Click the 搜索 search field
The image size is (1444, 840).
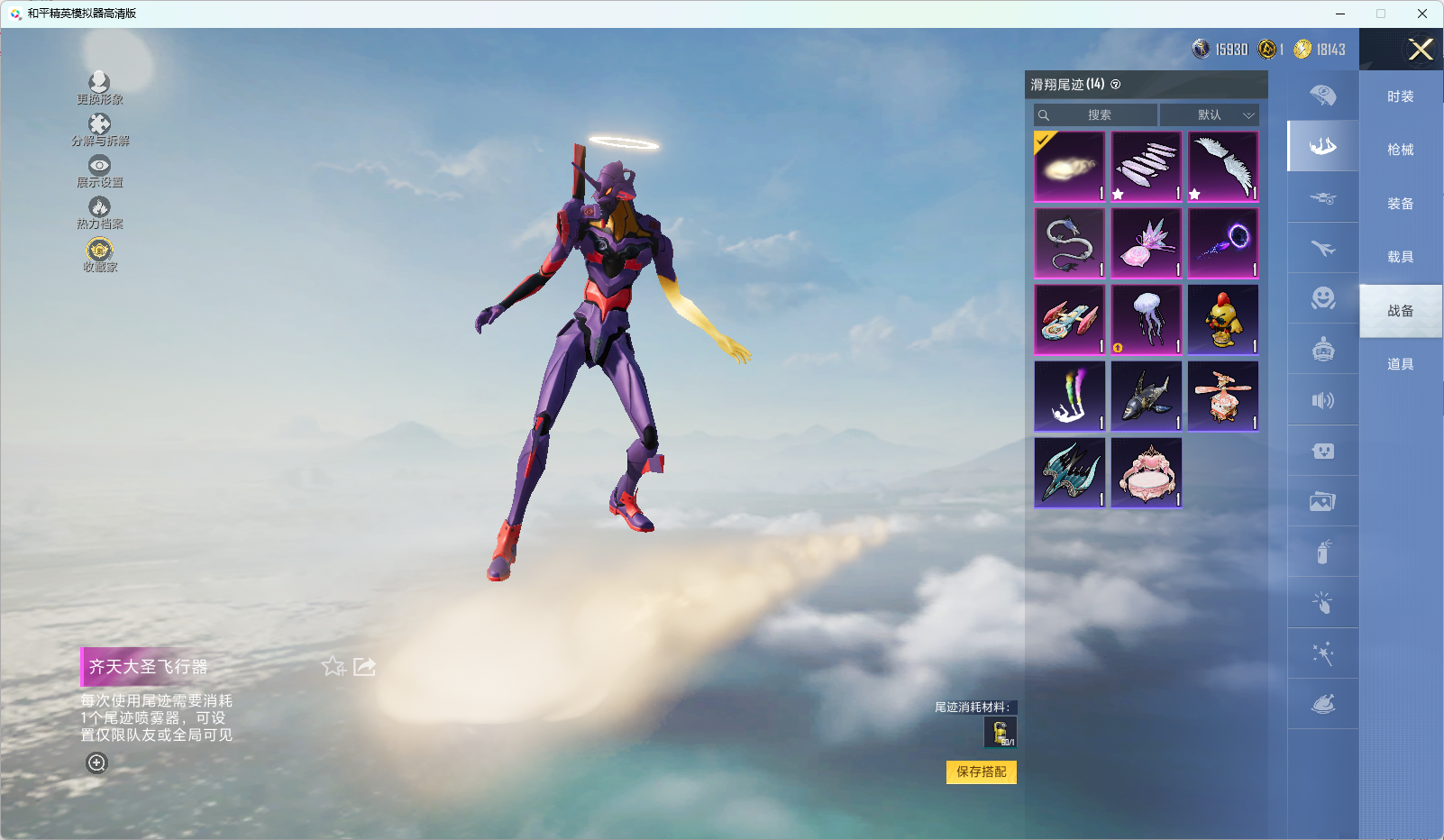coord(1096,115)
